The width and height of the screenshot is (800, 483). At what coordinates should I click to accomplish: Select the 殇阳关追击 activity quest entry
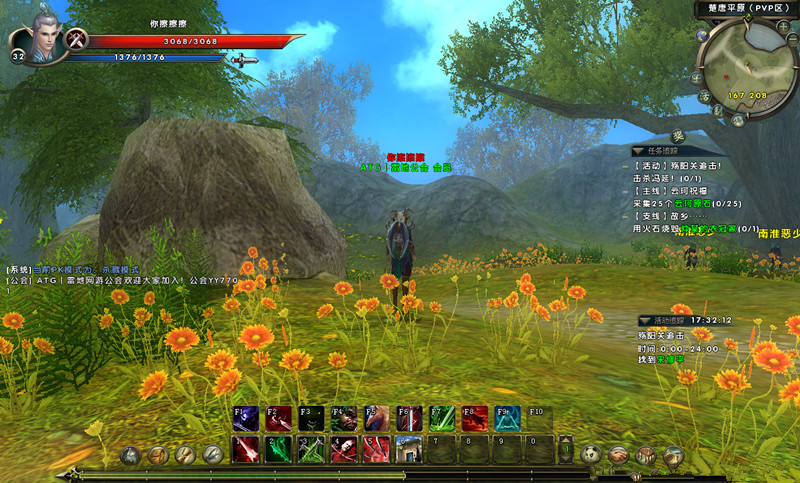tap(678, 165)
